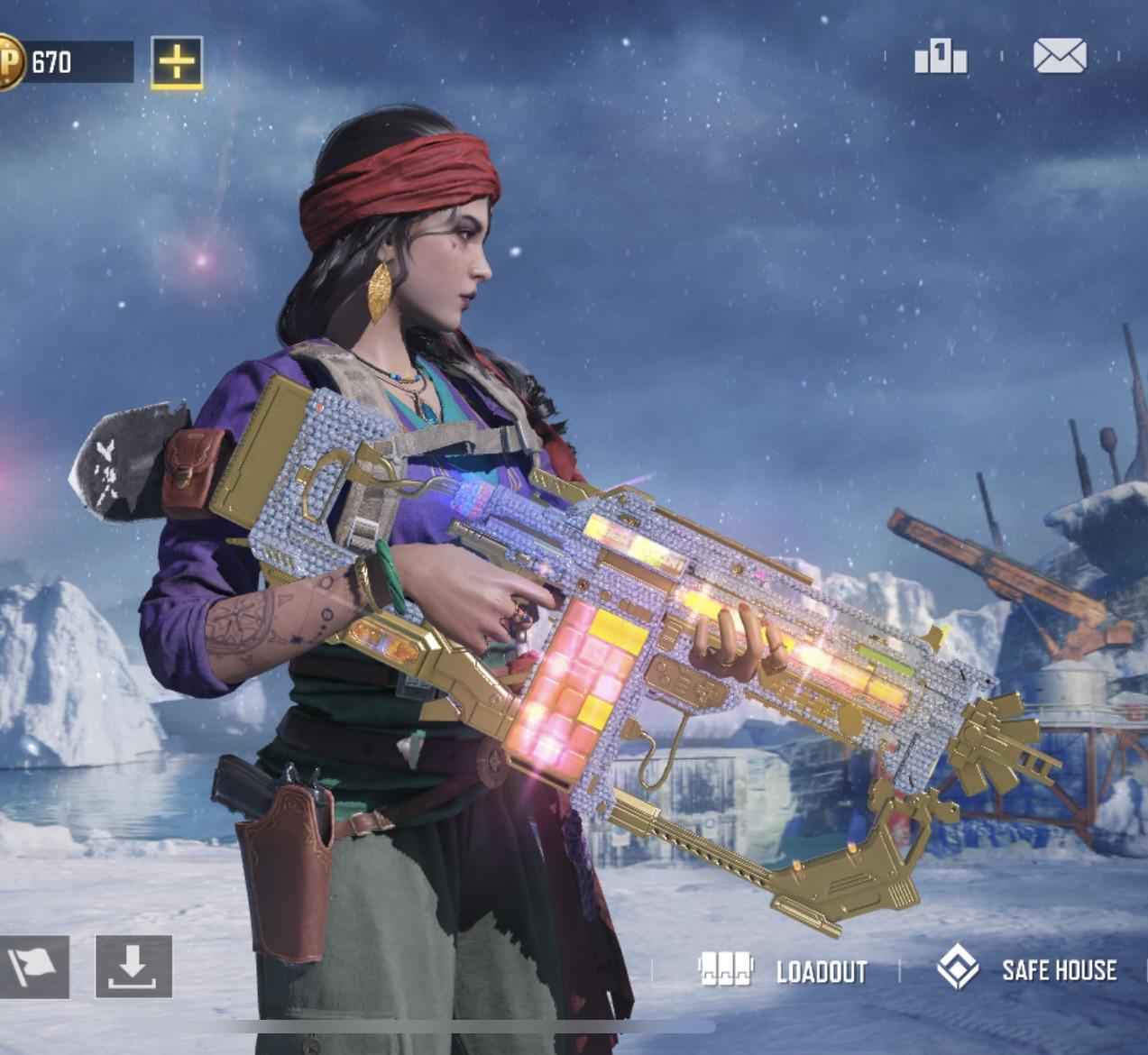Enter the Safe House
Screen dimensions: 1148x1055
tap(1028, 969)
